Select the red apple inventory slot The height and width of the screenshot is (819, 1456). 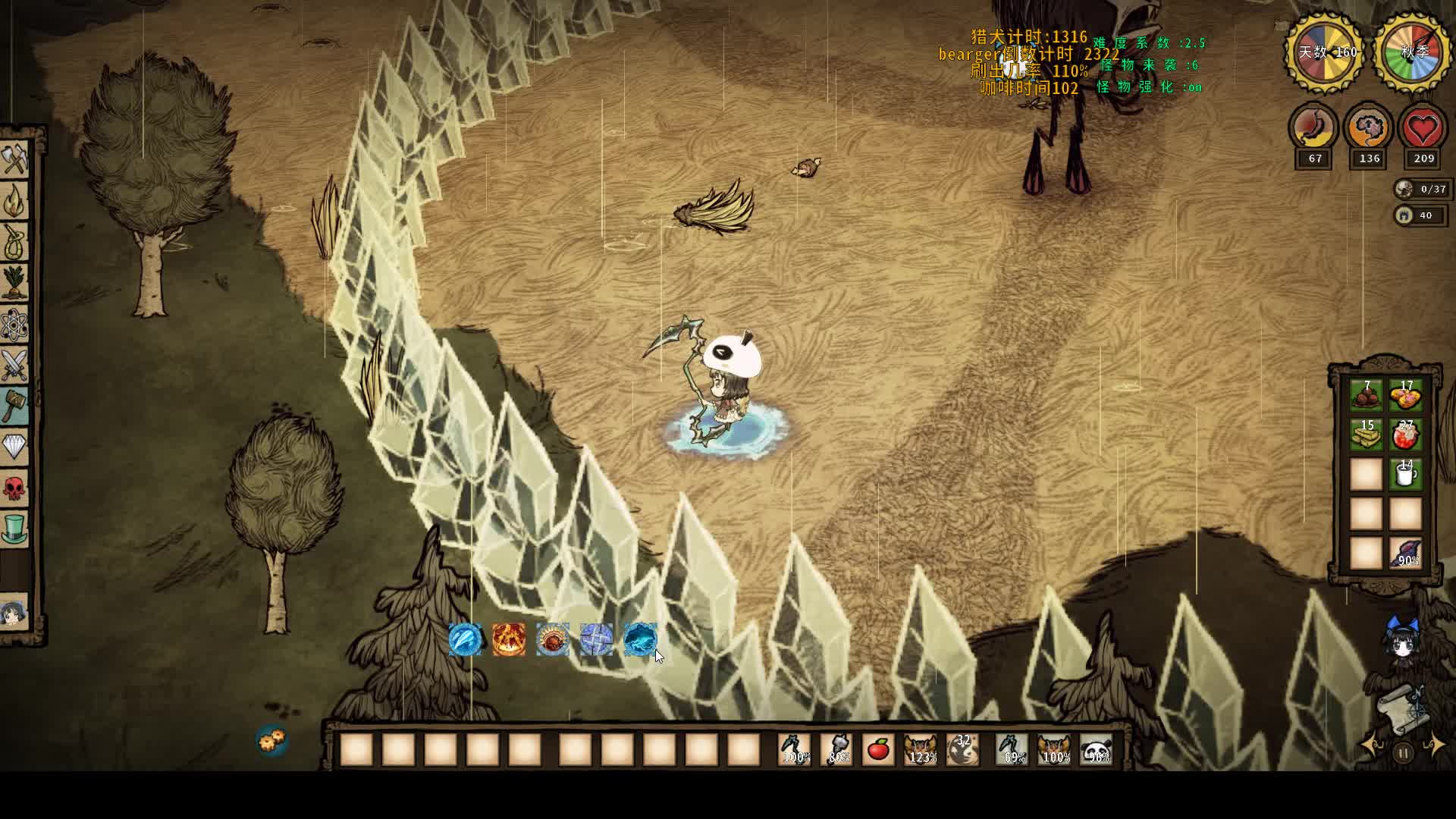coord(878,750)
